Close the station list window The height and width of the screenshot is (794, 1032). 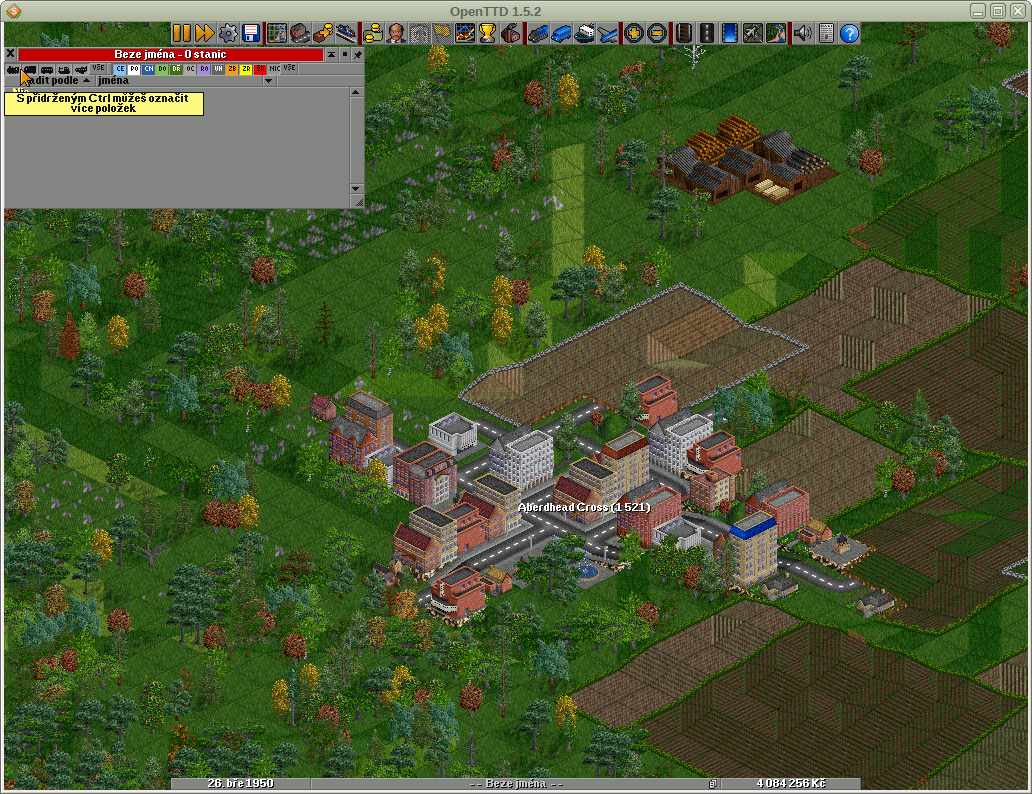click(10, 54)
